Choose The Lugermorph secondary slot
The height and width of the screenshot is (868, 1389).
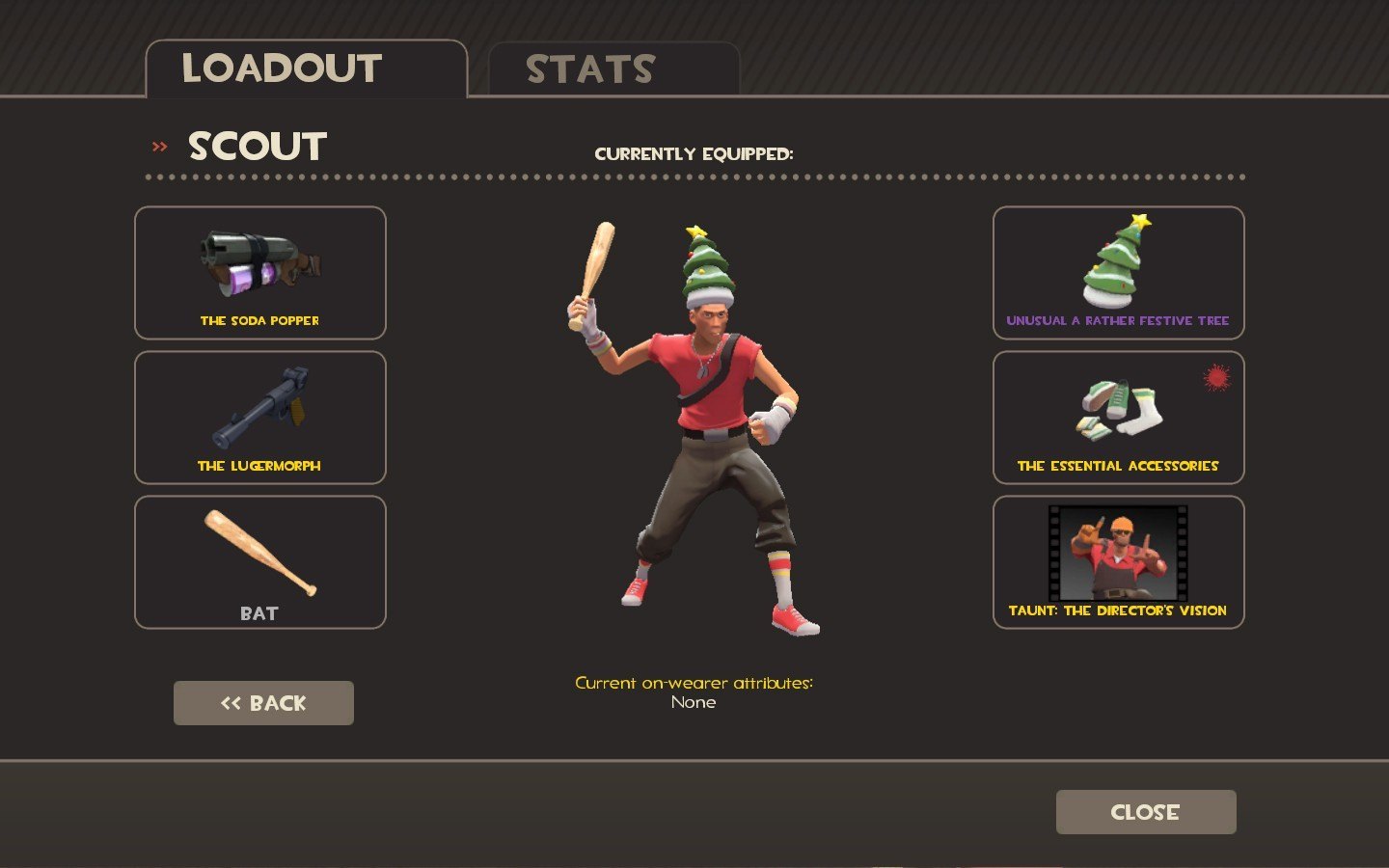pyautogui.click(x=260, y=418)
